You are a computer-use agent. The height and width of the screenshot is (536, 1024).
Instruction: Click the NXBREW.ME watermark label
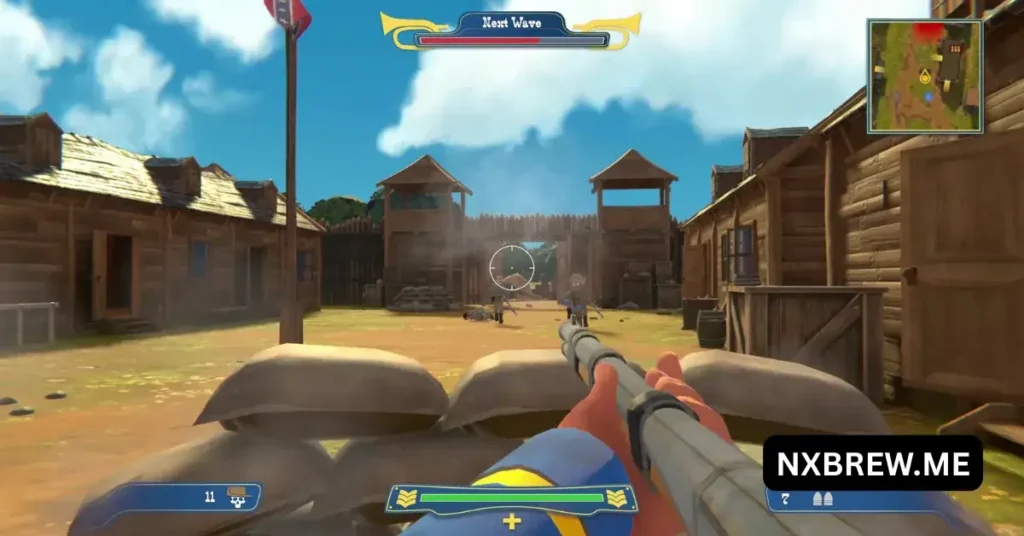tap(872, 462)
